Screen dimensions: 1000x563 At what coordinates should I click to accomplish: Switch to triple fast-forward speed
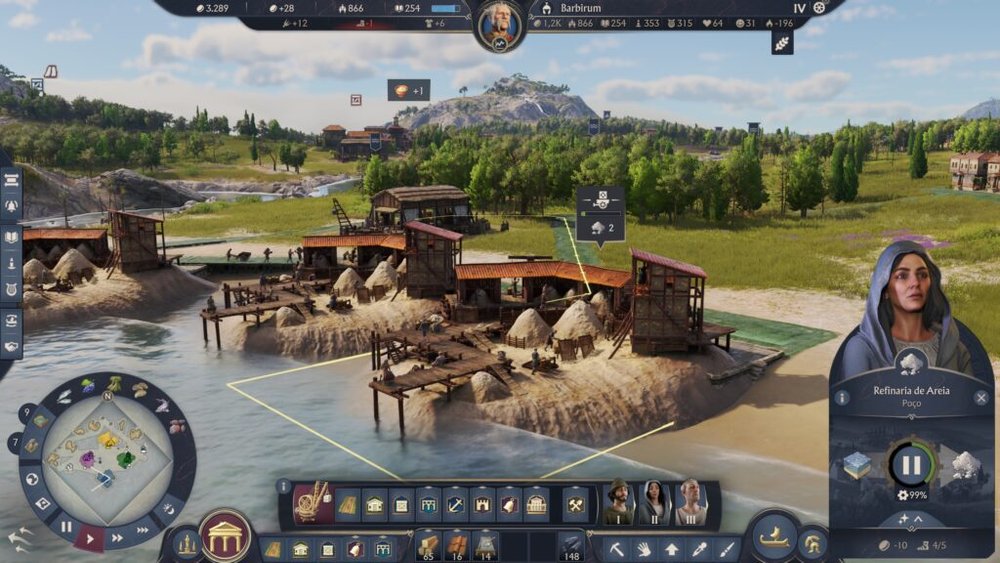coord(143,529)
